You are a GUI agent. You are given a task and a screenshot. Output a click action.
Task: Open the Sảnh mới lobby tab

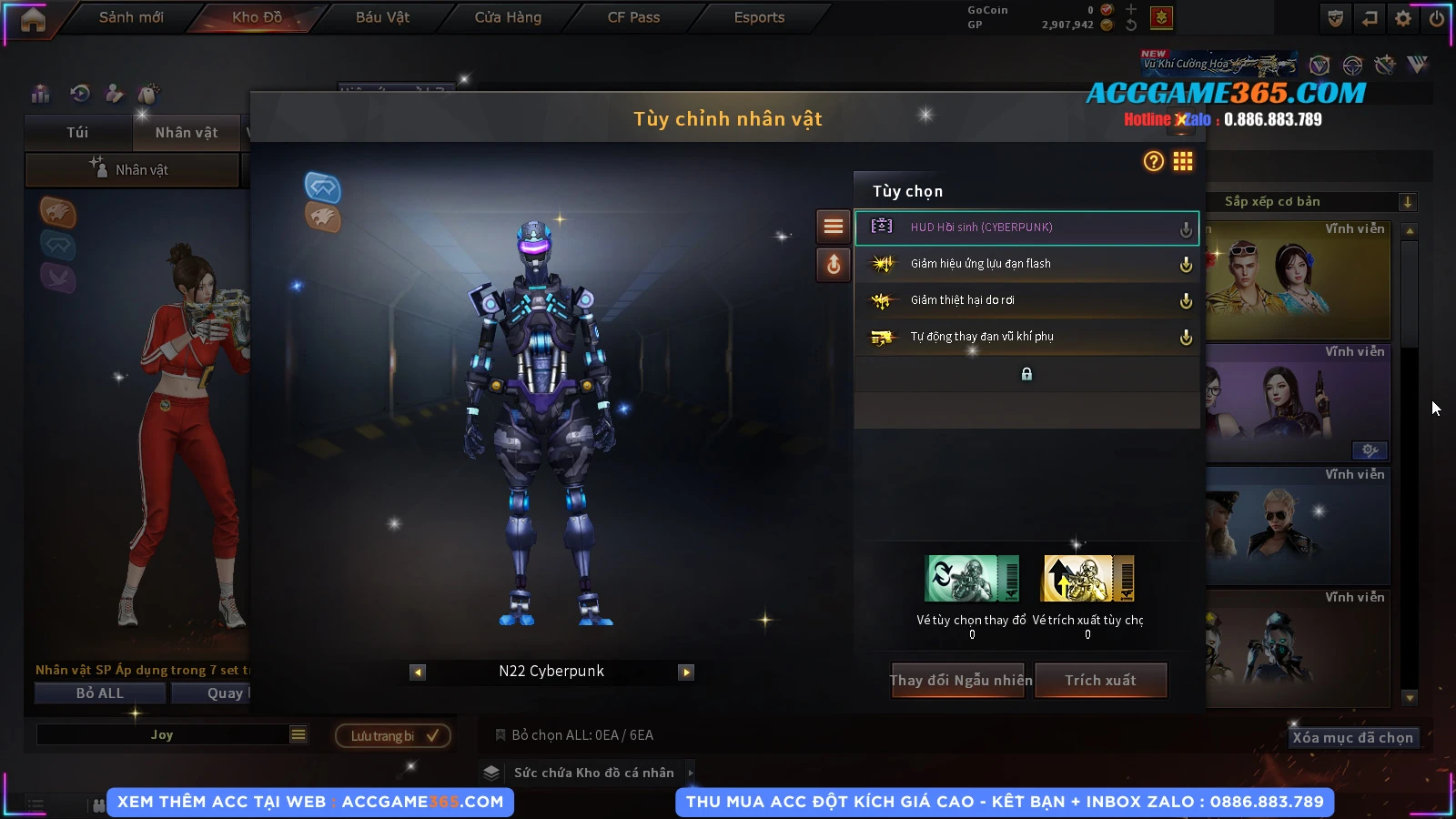[x=131, y=17]
